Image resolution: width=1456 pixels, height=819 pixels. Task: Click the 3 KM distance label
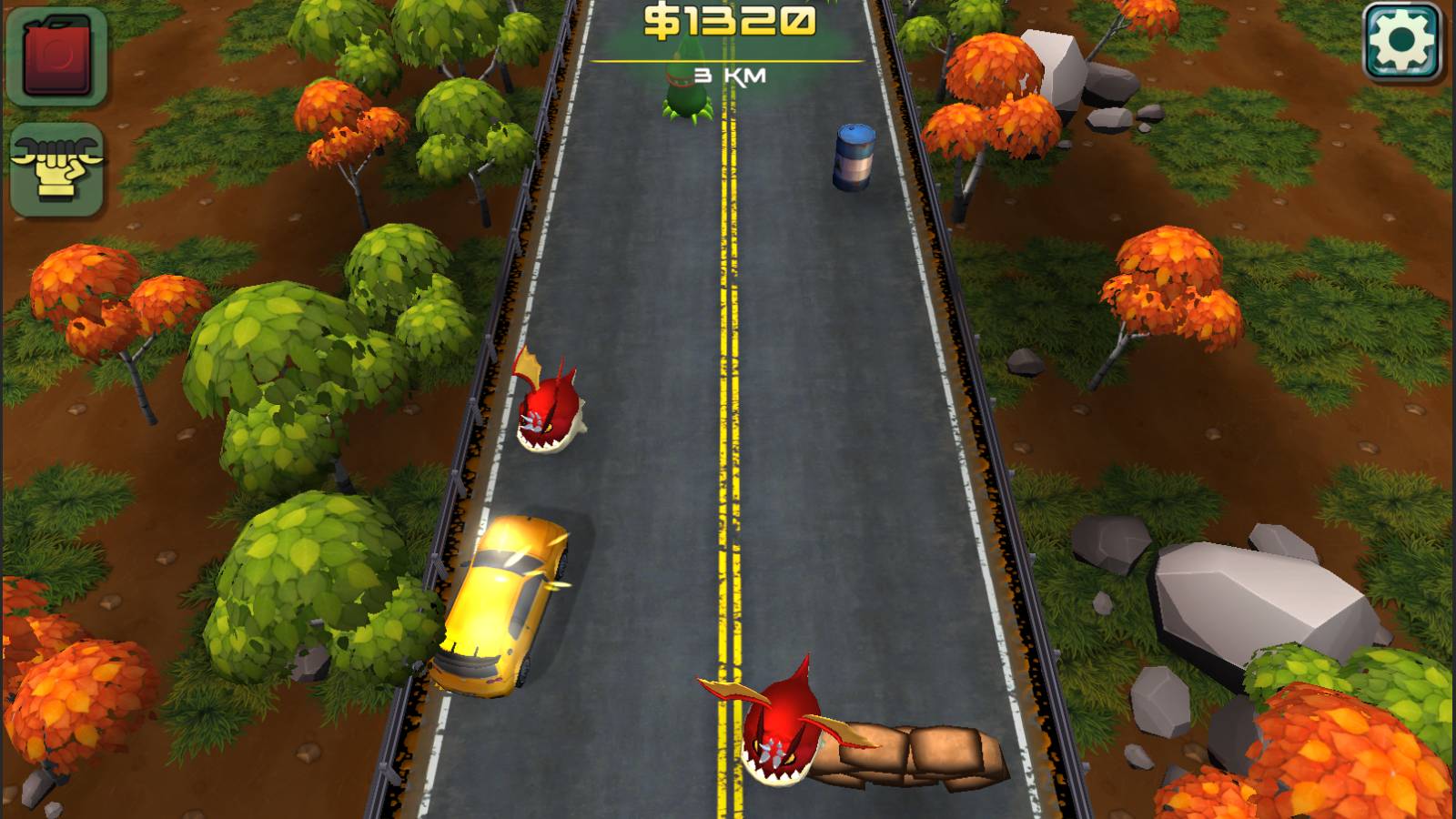[x=728, y=76]
